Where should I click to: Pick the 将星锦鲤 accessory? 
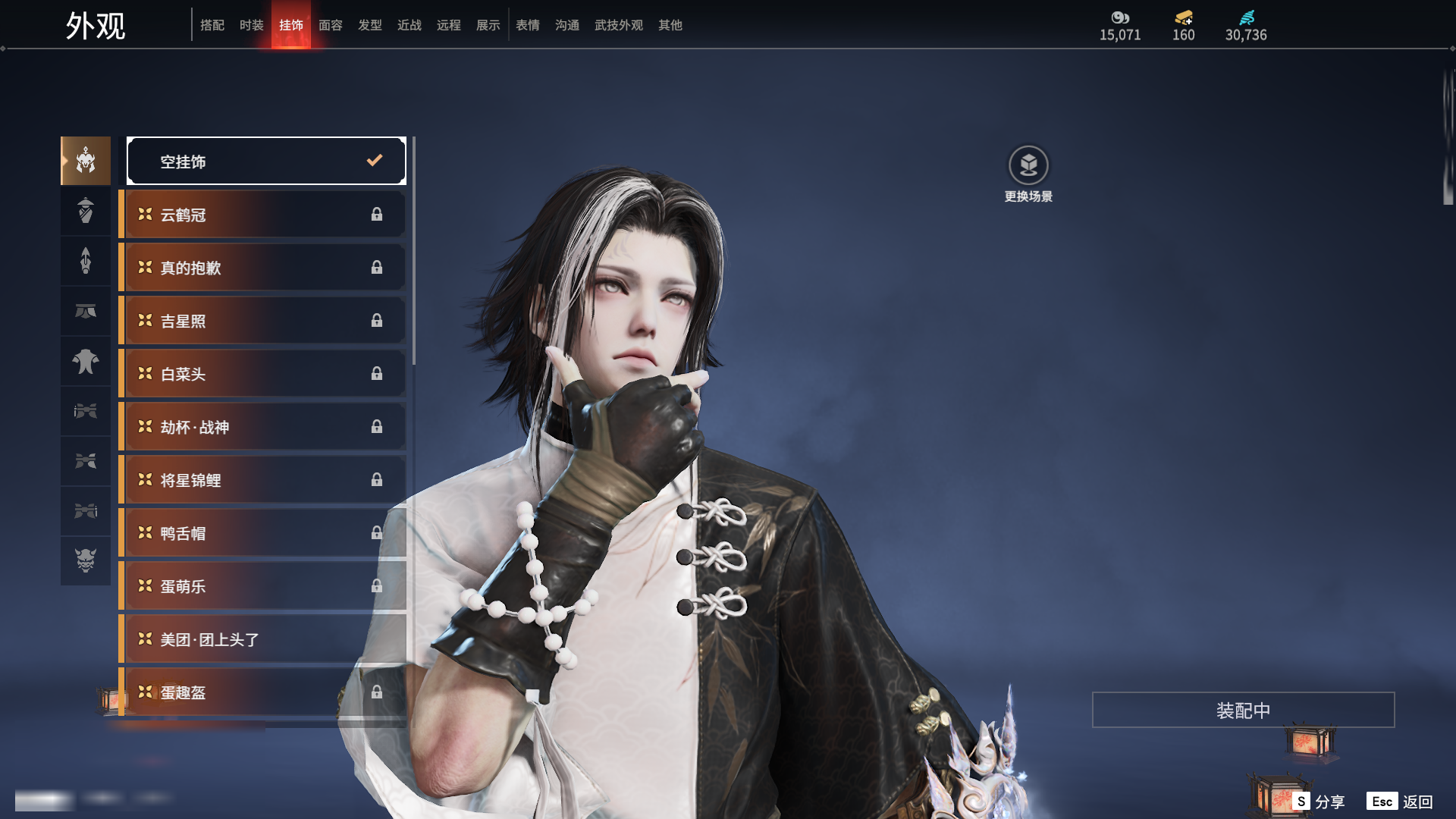262,480
